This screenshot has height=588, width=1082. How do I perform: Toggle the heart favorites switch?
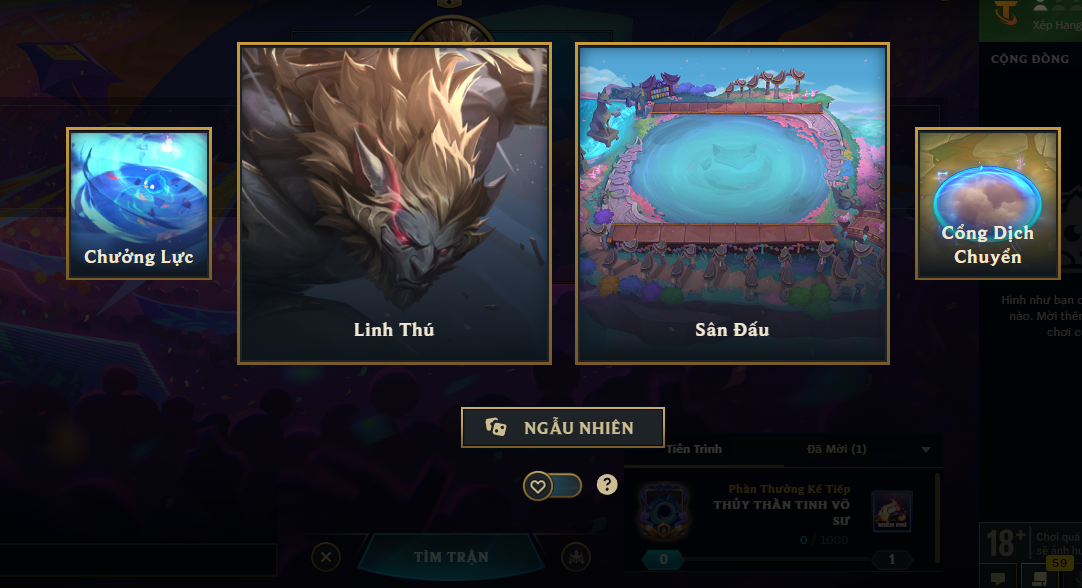click(553, 486)
